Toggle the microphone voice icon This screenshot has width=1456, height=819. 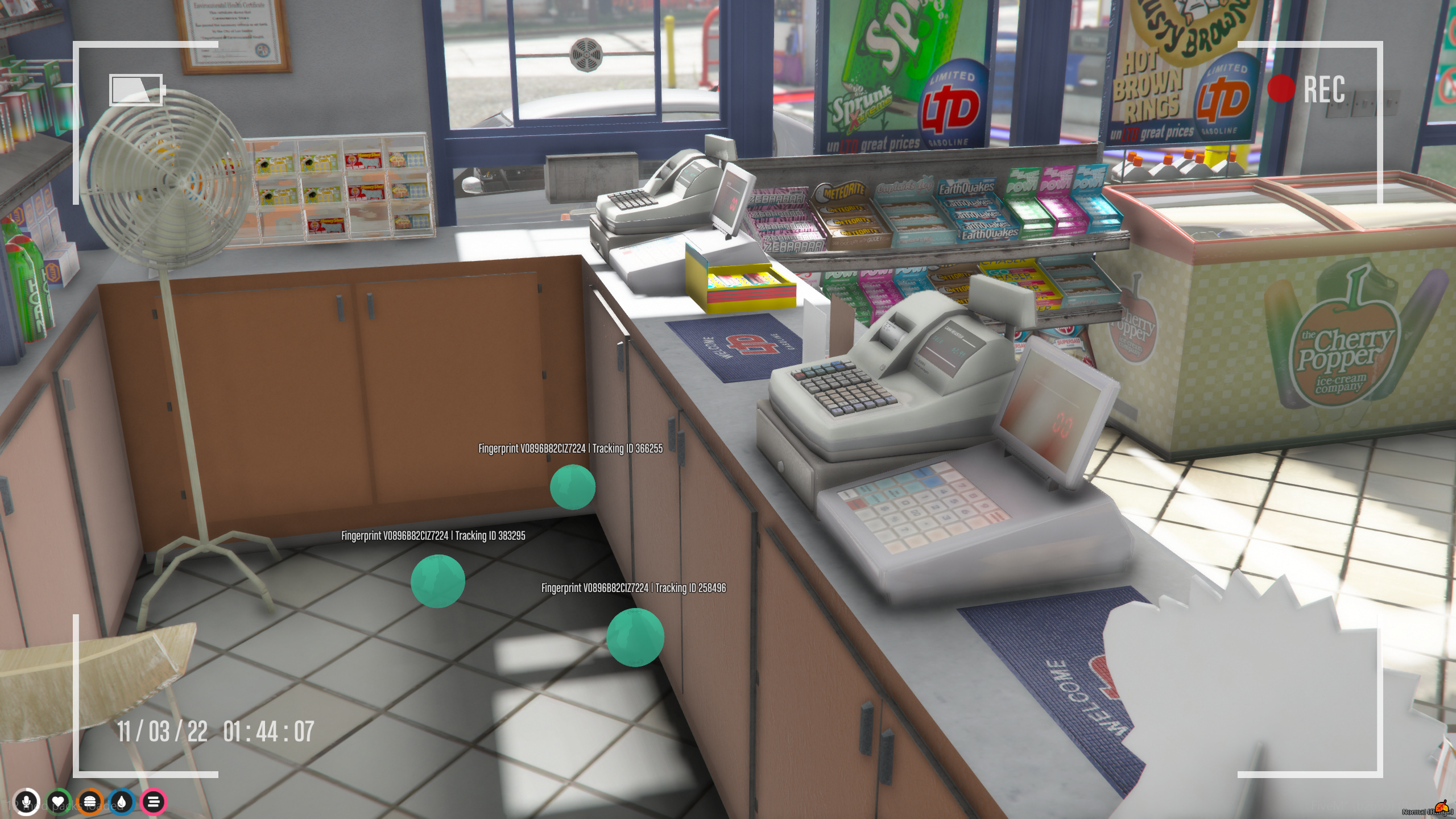(x=26, y=802)
